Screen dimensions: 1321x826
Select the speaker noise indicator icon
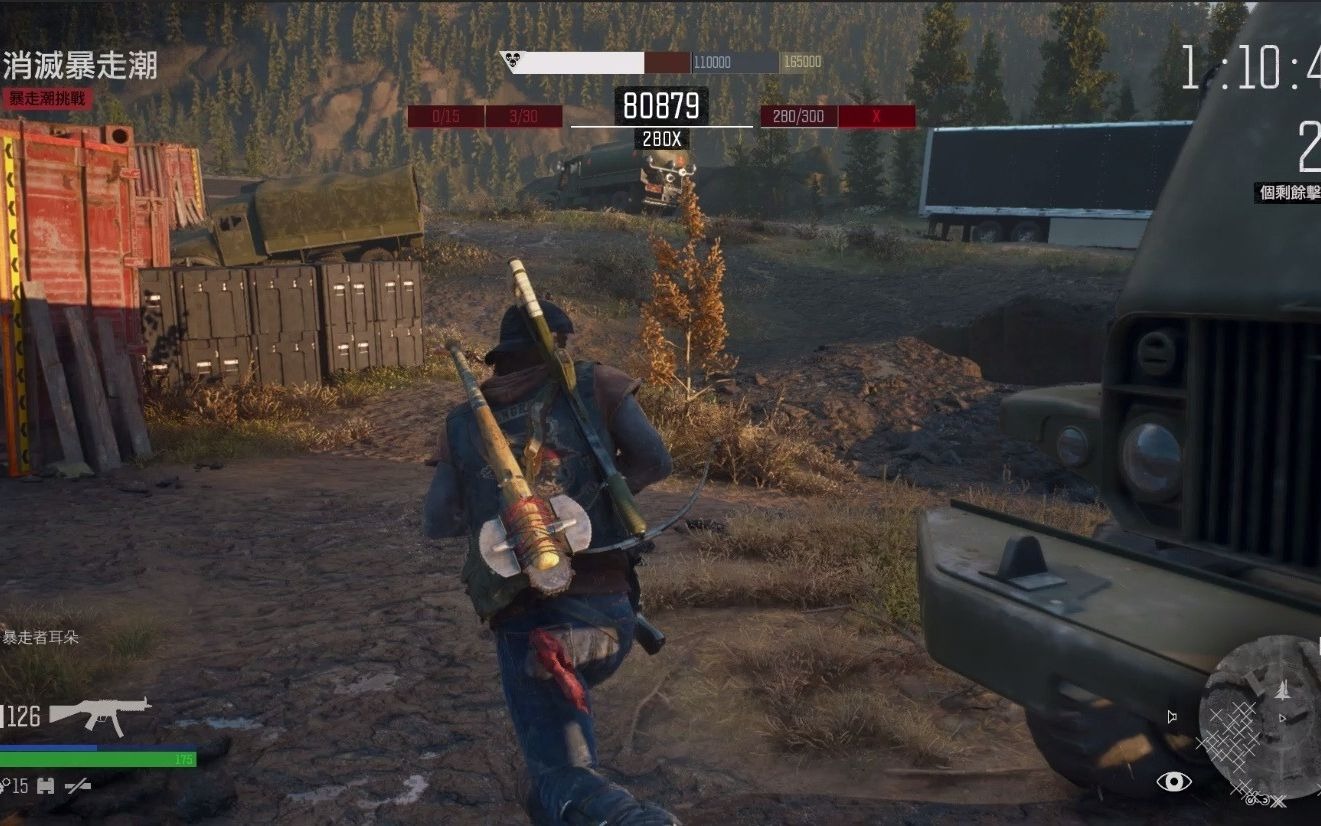[x=1172, y=716]
